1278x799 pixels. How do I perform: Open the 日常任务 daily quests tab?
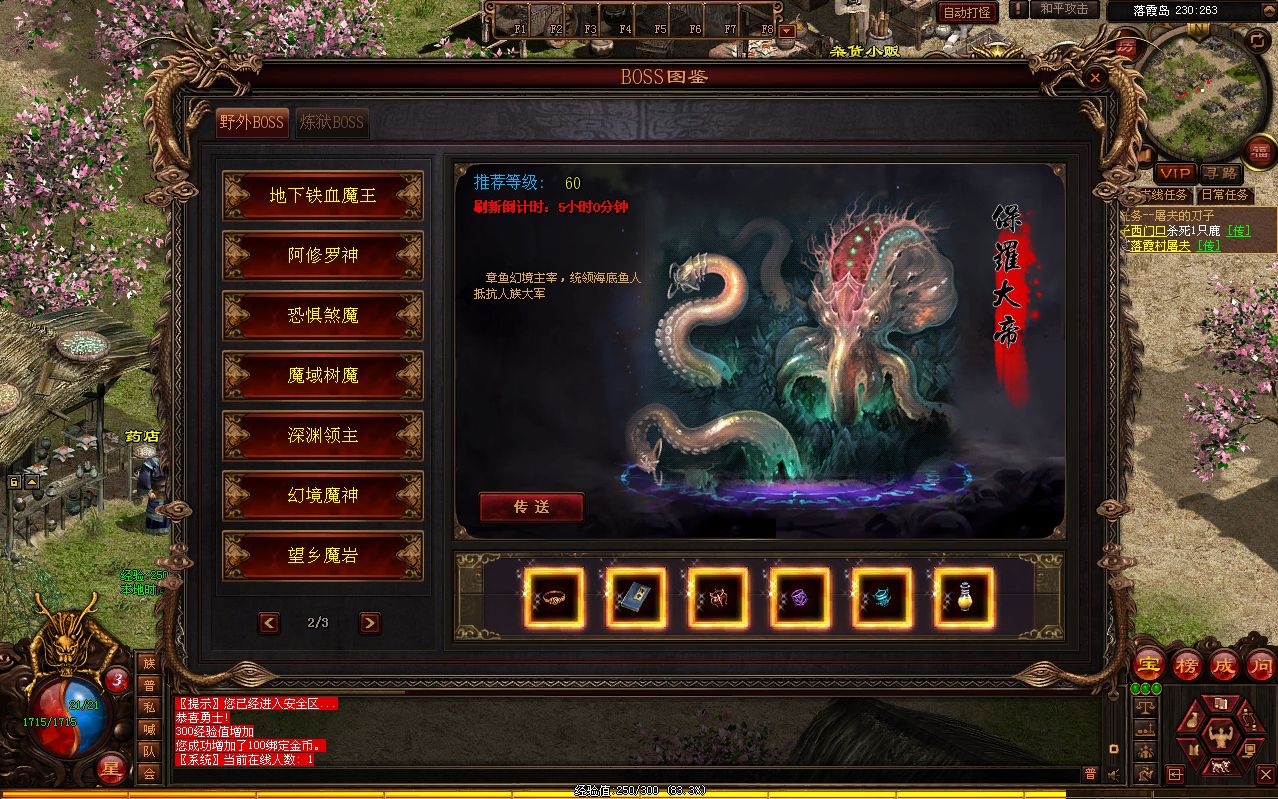[x=1224, y=195]
